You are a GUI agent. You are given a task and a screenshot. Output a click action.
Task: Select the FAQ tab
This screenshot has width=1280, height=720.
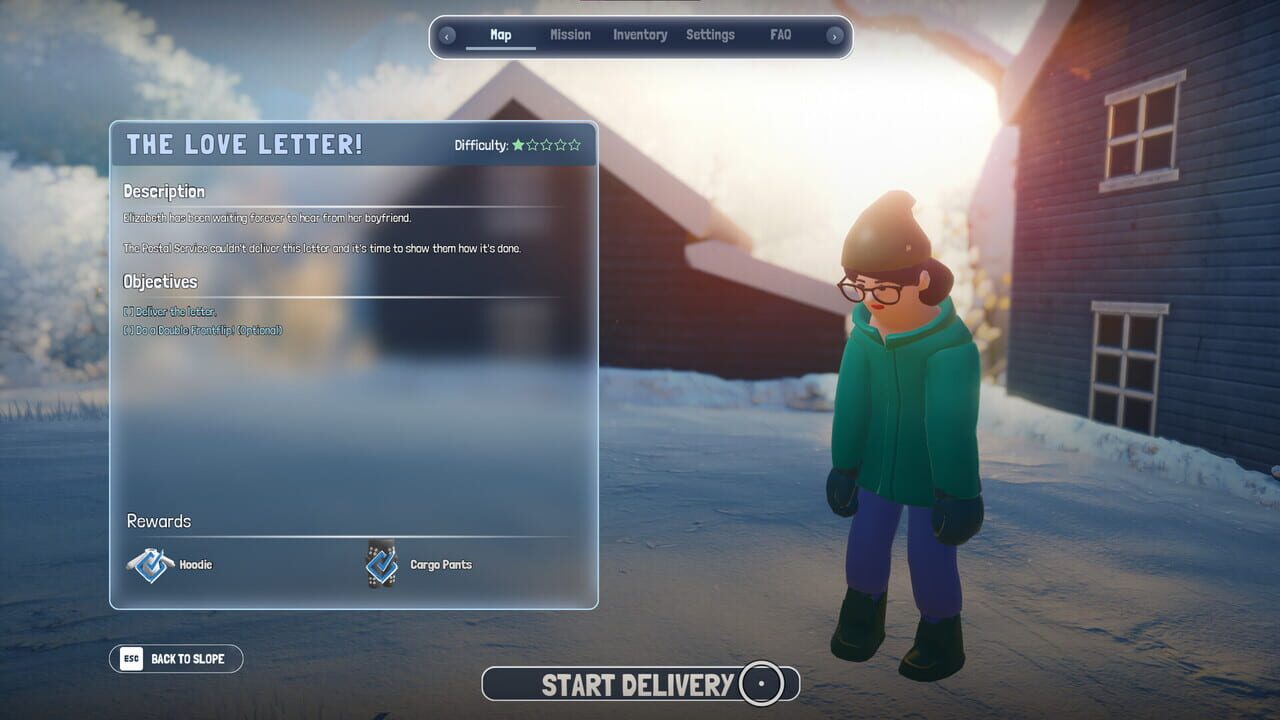781,35
